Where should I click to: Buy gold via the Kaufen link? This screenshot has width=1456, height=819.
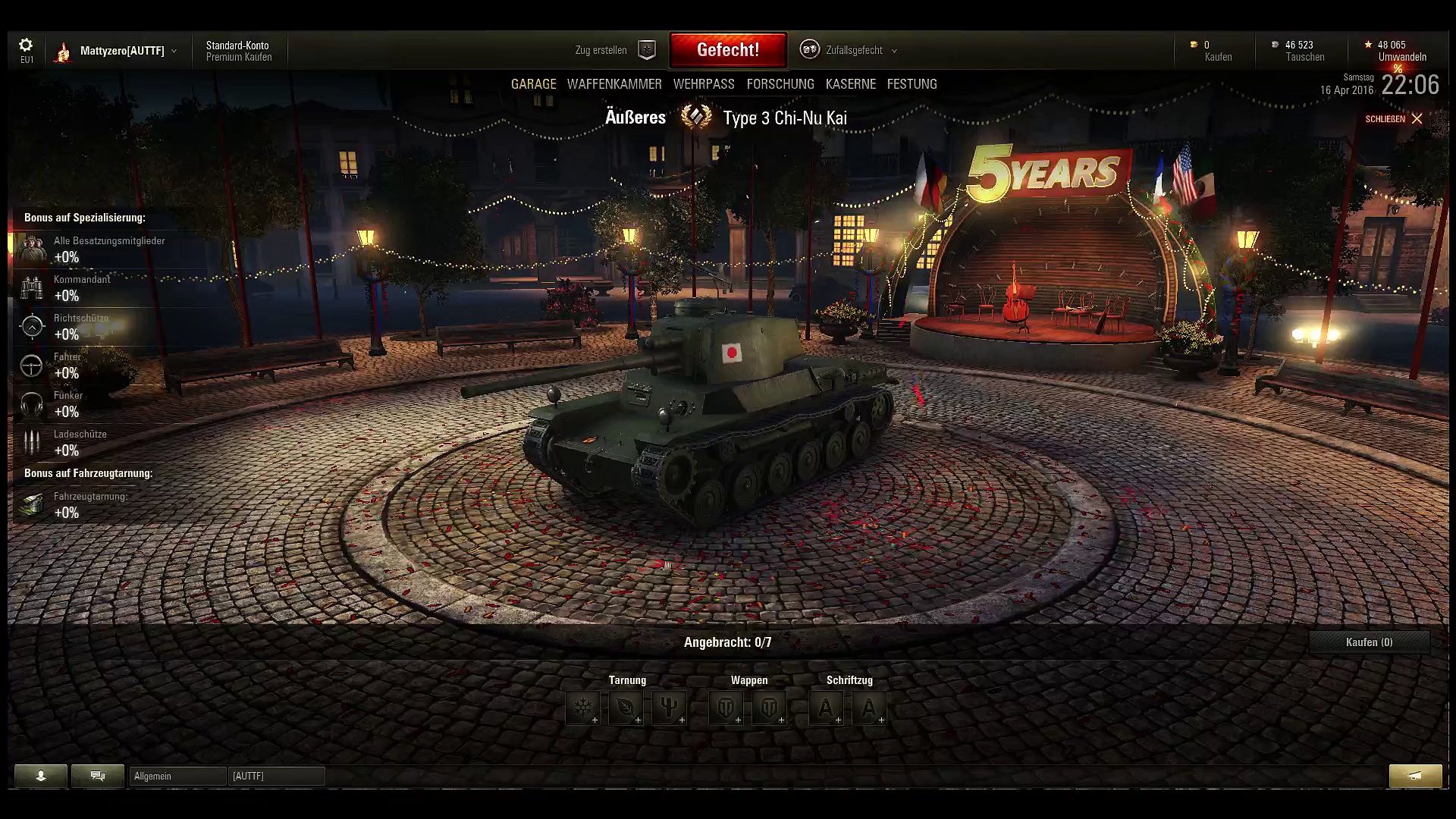[1218, 58]
